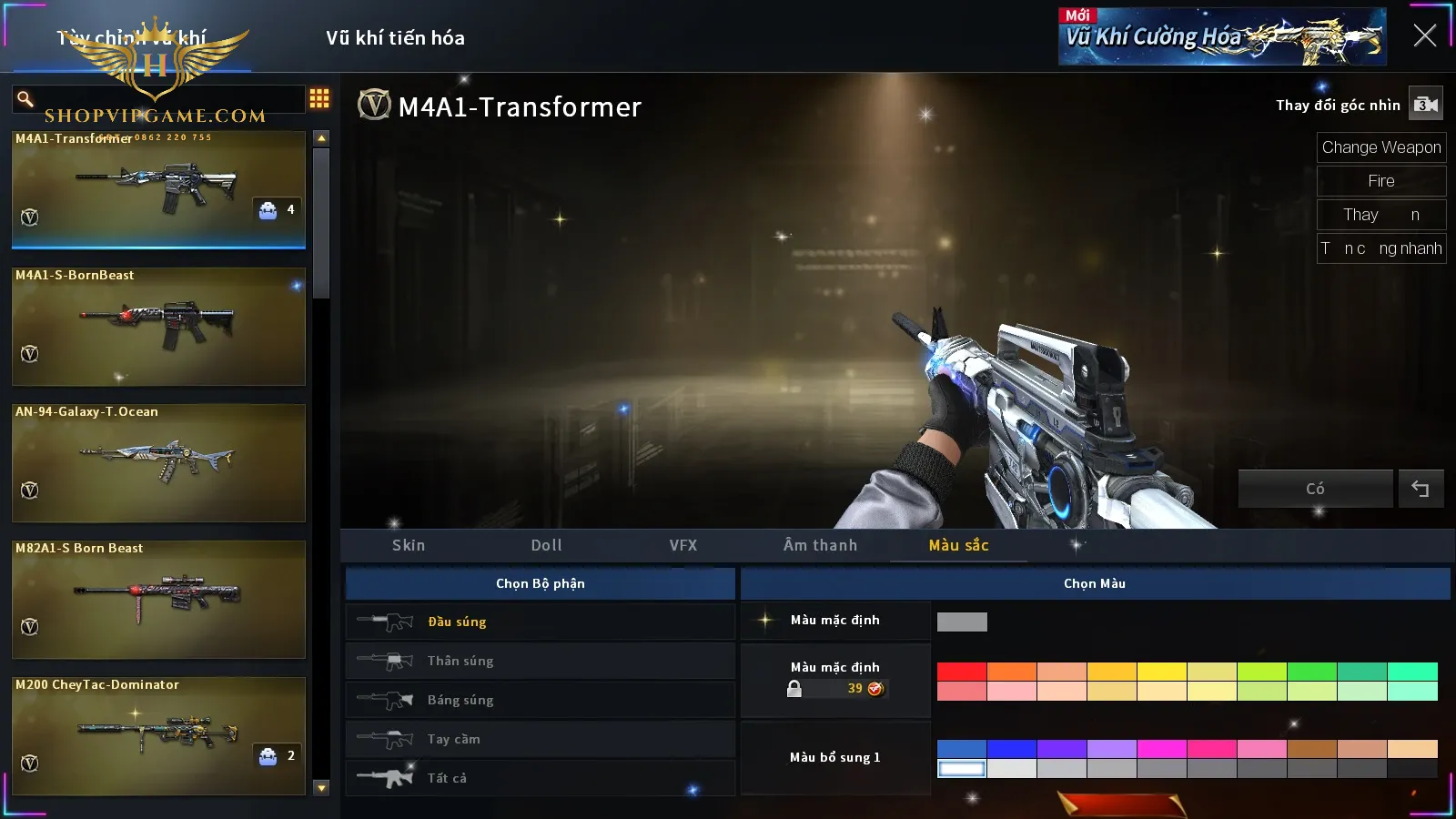
Task: Toggle the camera view angle icon
Action: pos(1425,105)
